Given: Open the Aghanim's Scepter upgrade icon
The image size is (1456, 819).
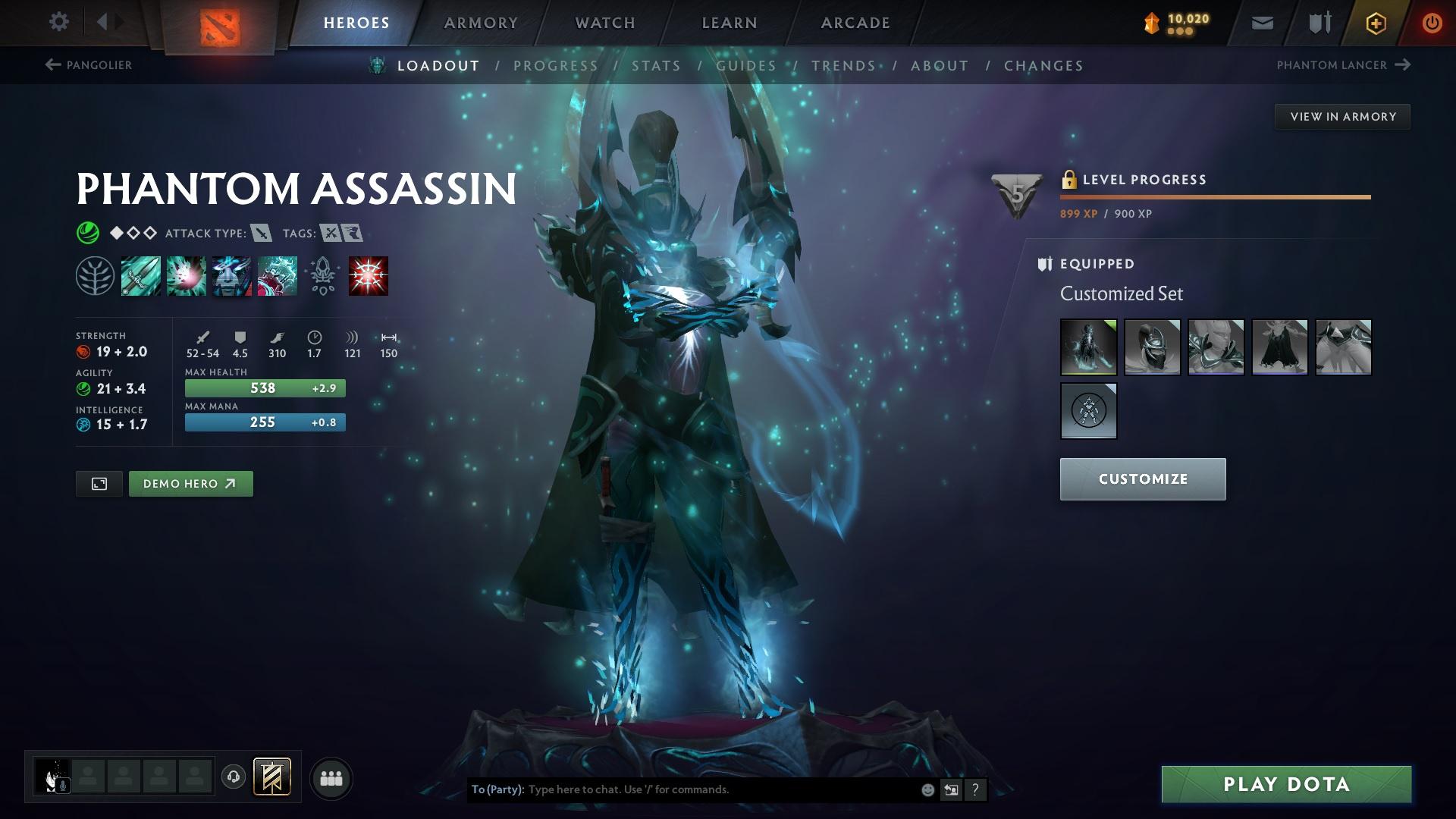Looking at the screenshot, I should tap(322, 275).
